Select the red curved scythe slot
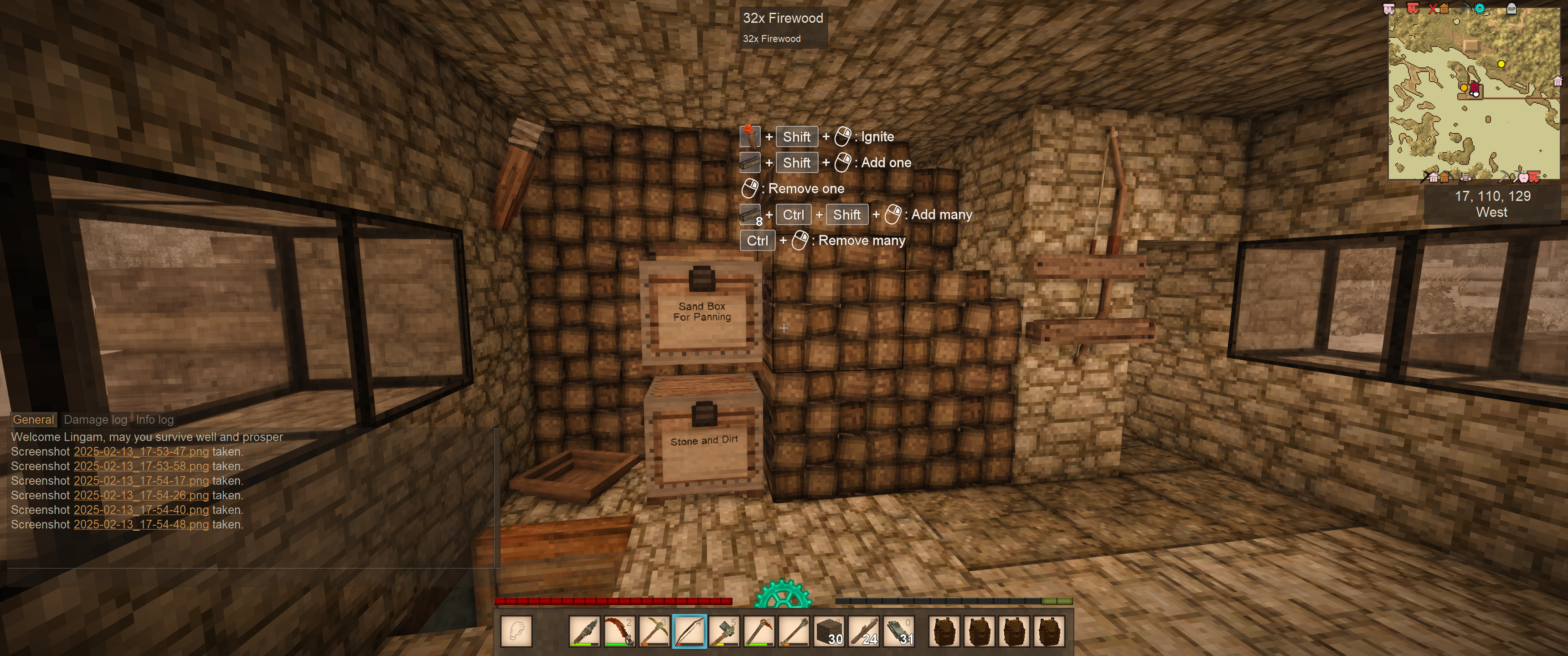 tap(619, 631)
